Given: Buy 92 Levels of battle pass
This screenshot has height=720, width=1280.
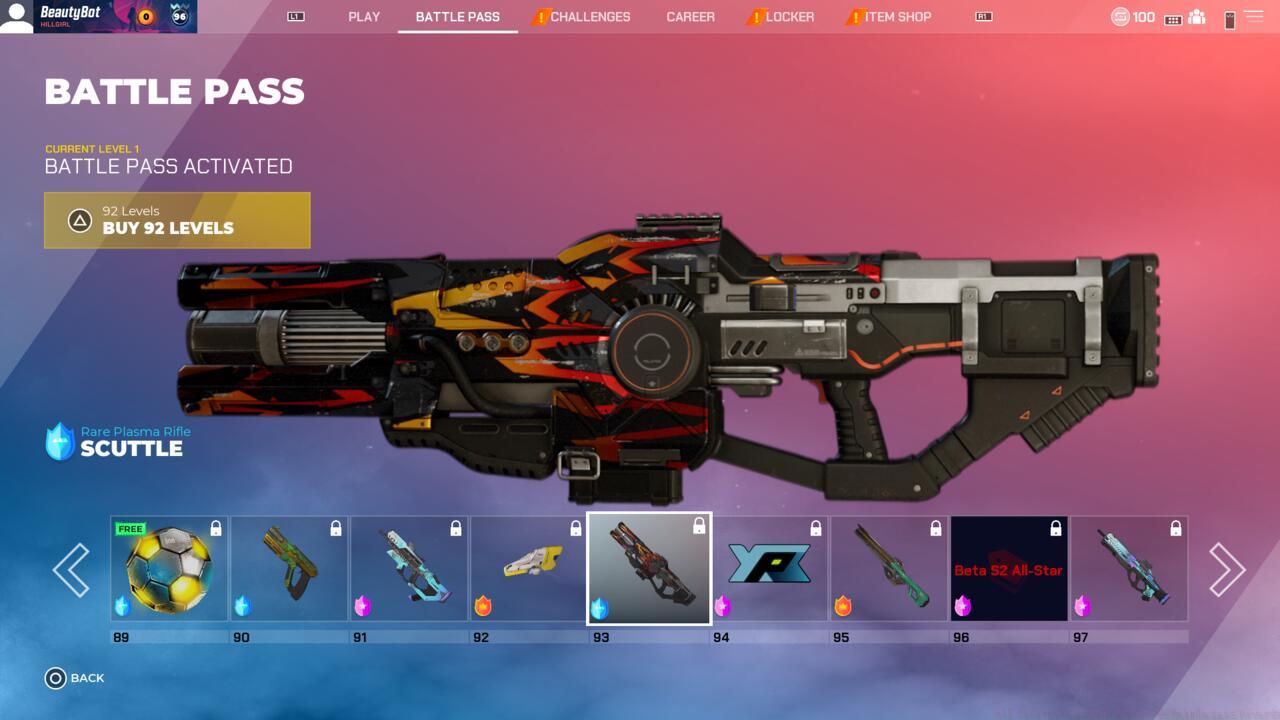Looking at the screenshot, I should tap(177, 220).
